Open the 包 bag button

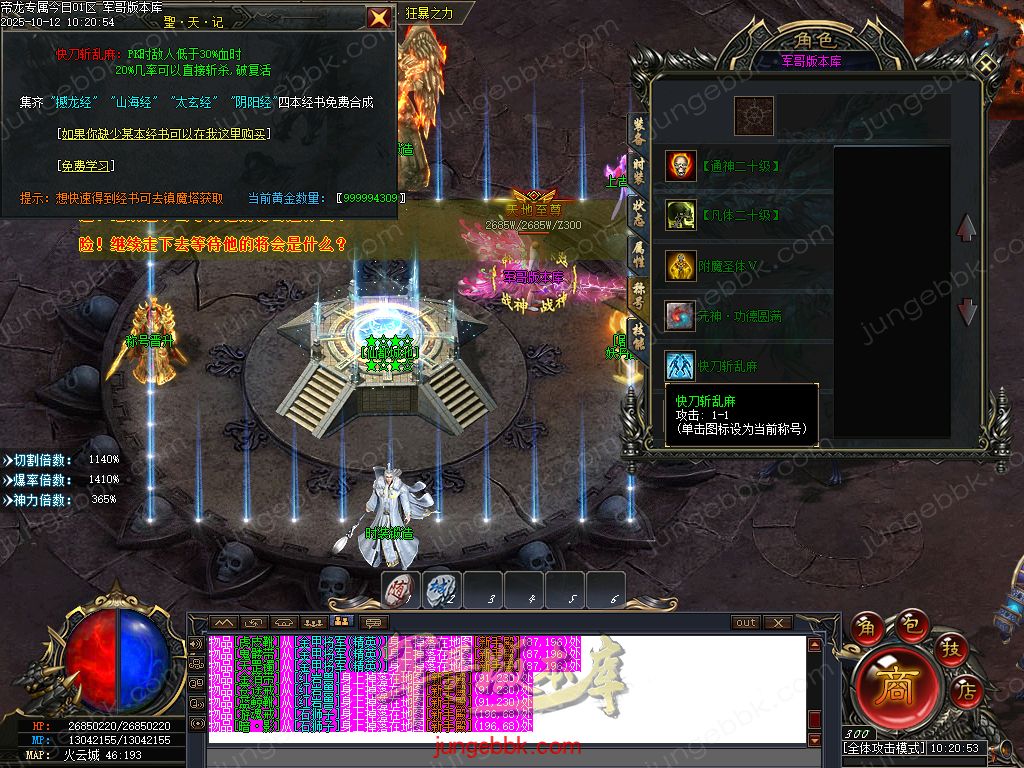(x=911, y=627)
